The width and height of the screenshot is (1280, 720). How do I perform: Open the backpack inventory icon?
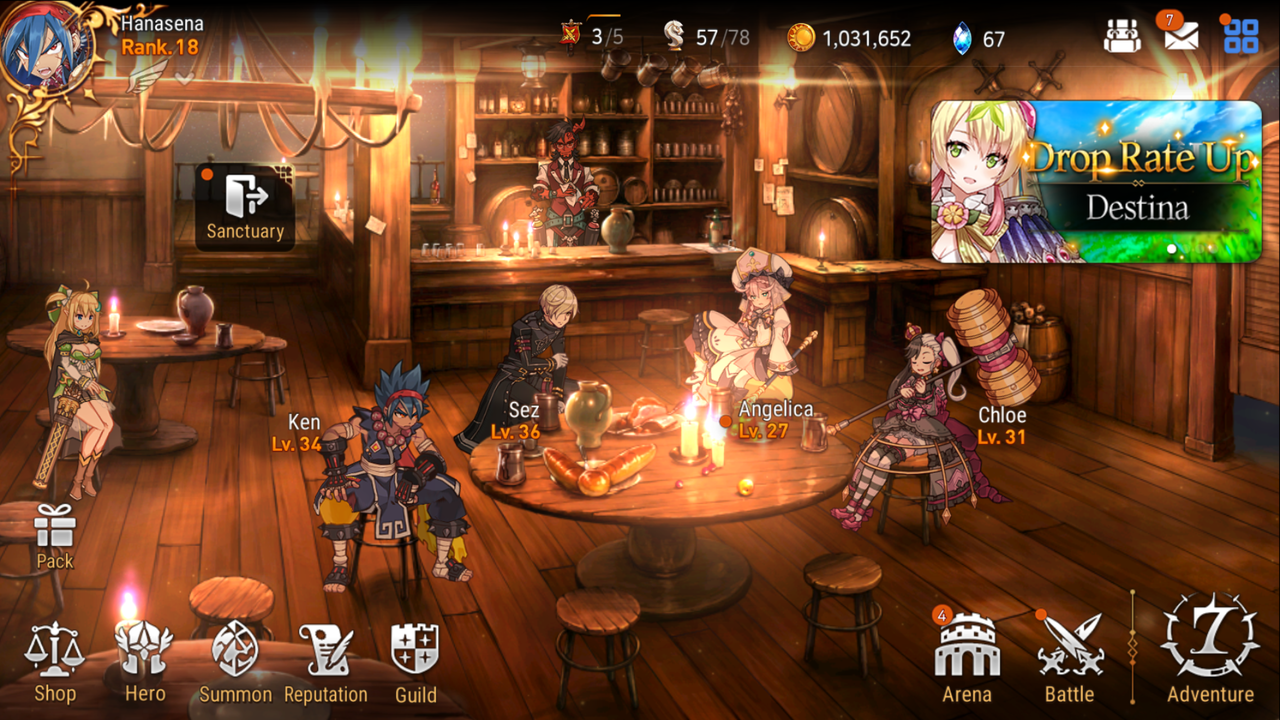[1122, 38]
